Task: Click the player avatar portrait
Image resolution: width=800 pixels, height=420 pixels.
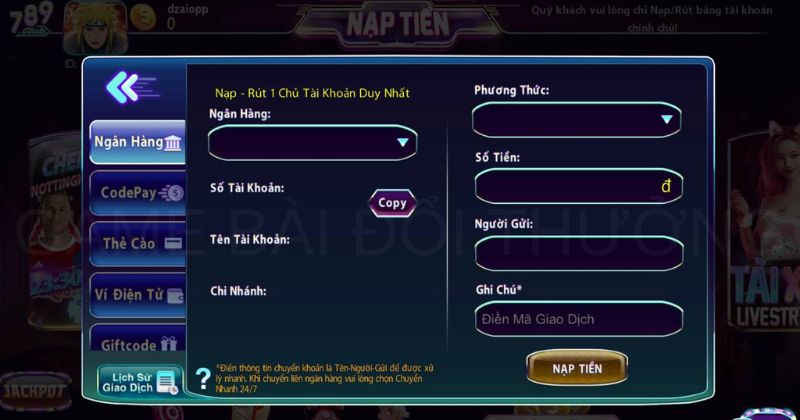Action: click(95, 27)
